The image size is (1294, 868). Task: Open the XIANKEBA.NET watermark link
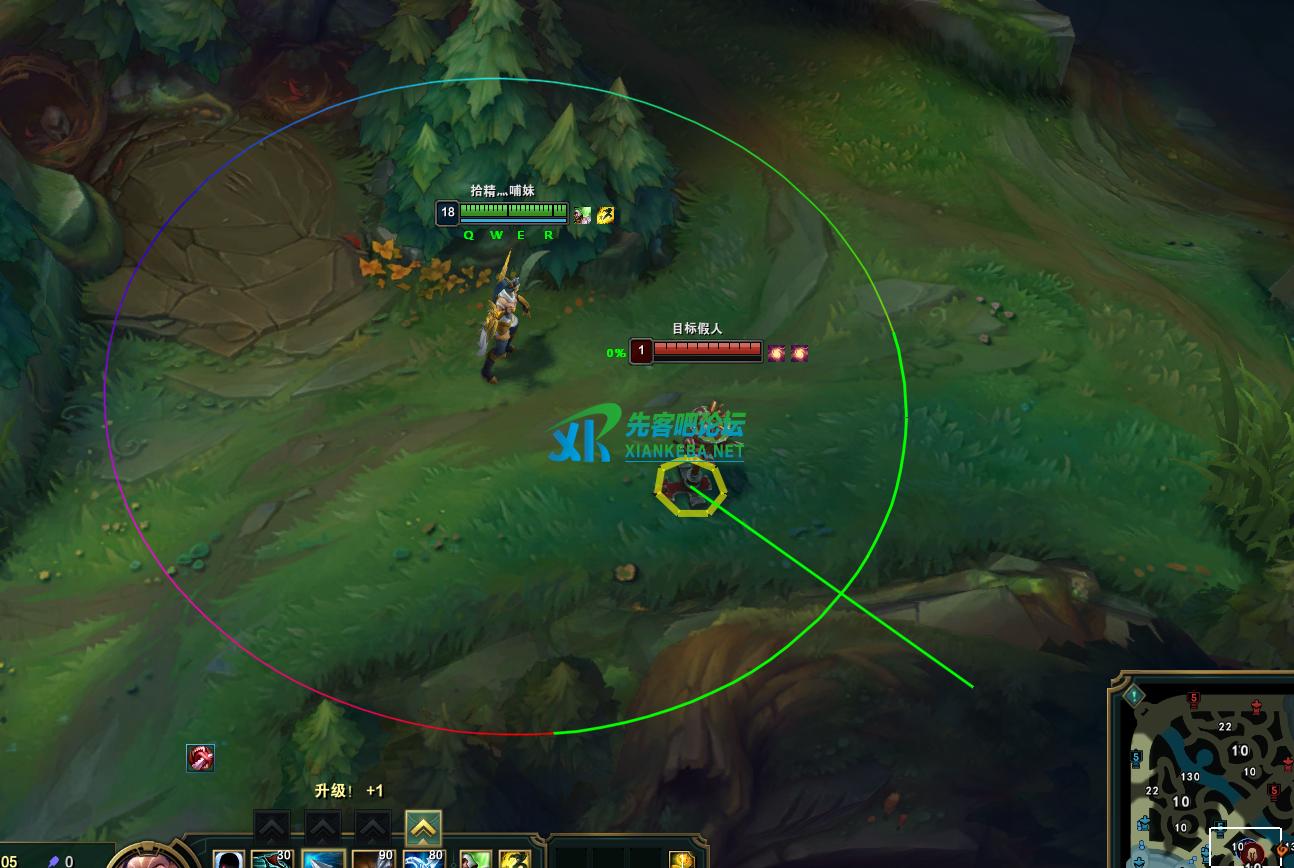coord(683,451)
